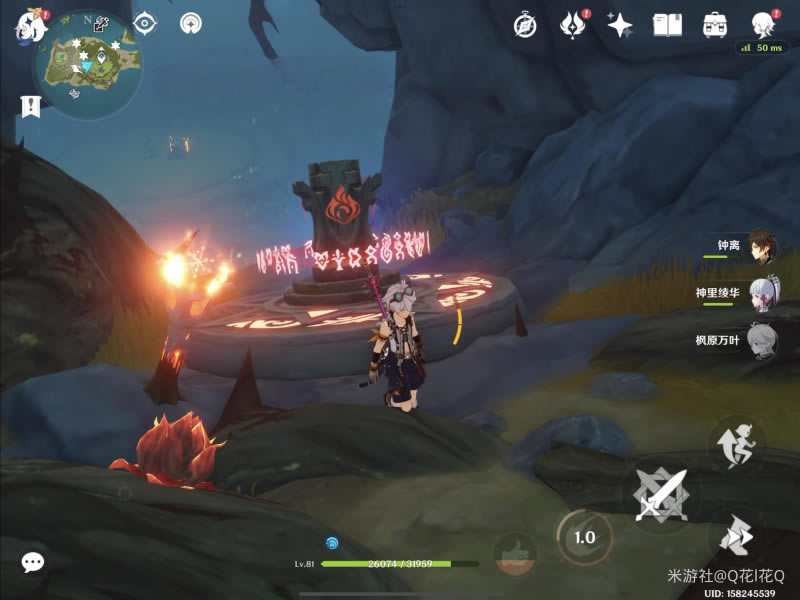Tap the sprint dash button
This screenshot has width=800, height=600.
738,538
